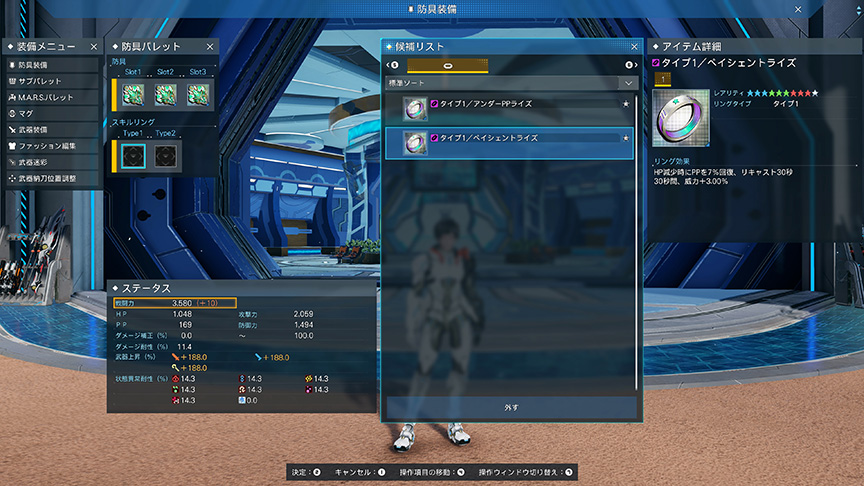Image resolution: width=864 pixels, height=486 pixels.
Task: Select ファッション編集 from the menu
Action: click(x=48, y=146)
